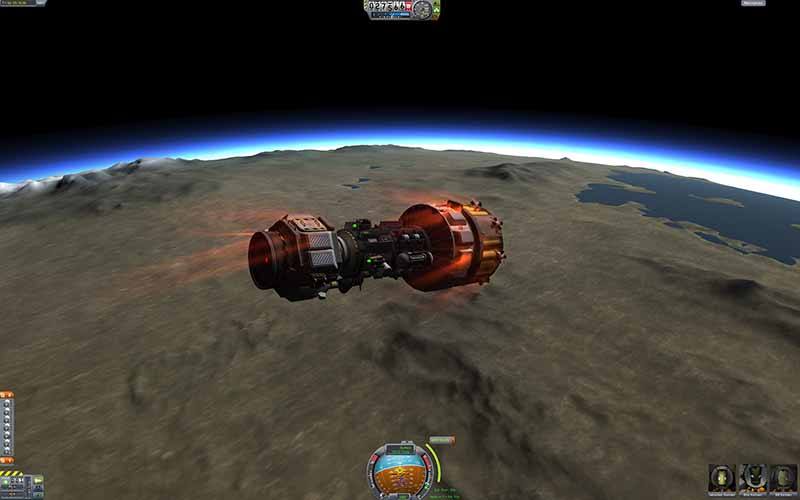Click the navball attitude indicator
Screen dimensions: 800x500
[399, 470]
